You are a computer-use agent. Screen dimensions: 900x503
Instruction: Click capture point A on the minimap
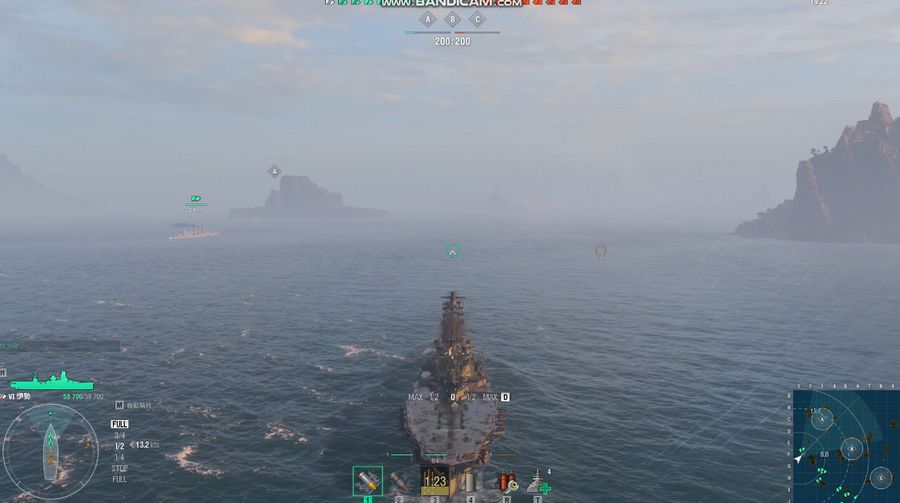pos(821,421)
